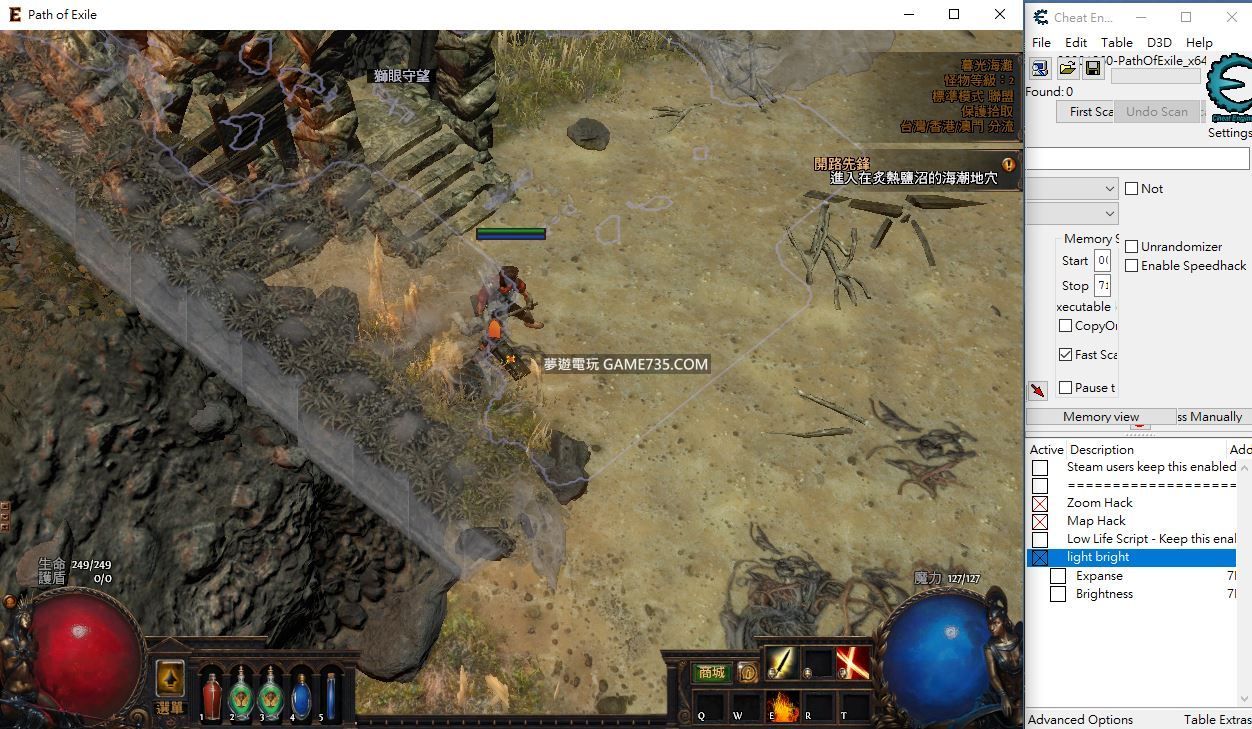Trigger the fire skill bound to E

point(781,707)
